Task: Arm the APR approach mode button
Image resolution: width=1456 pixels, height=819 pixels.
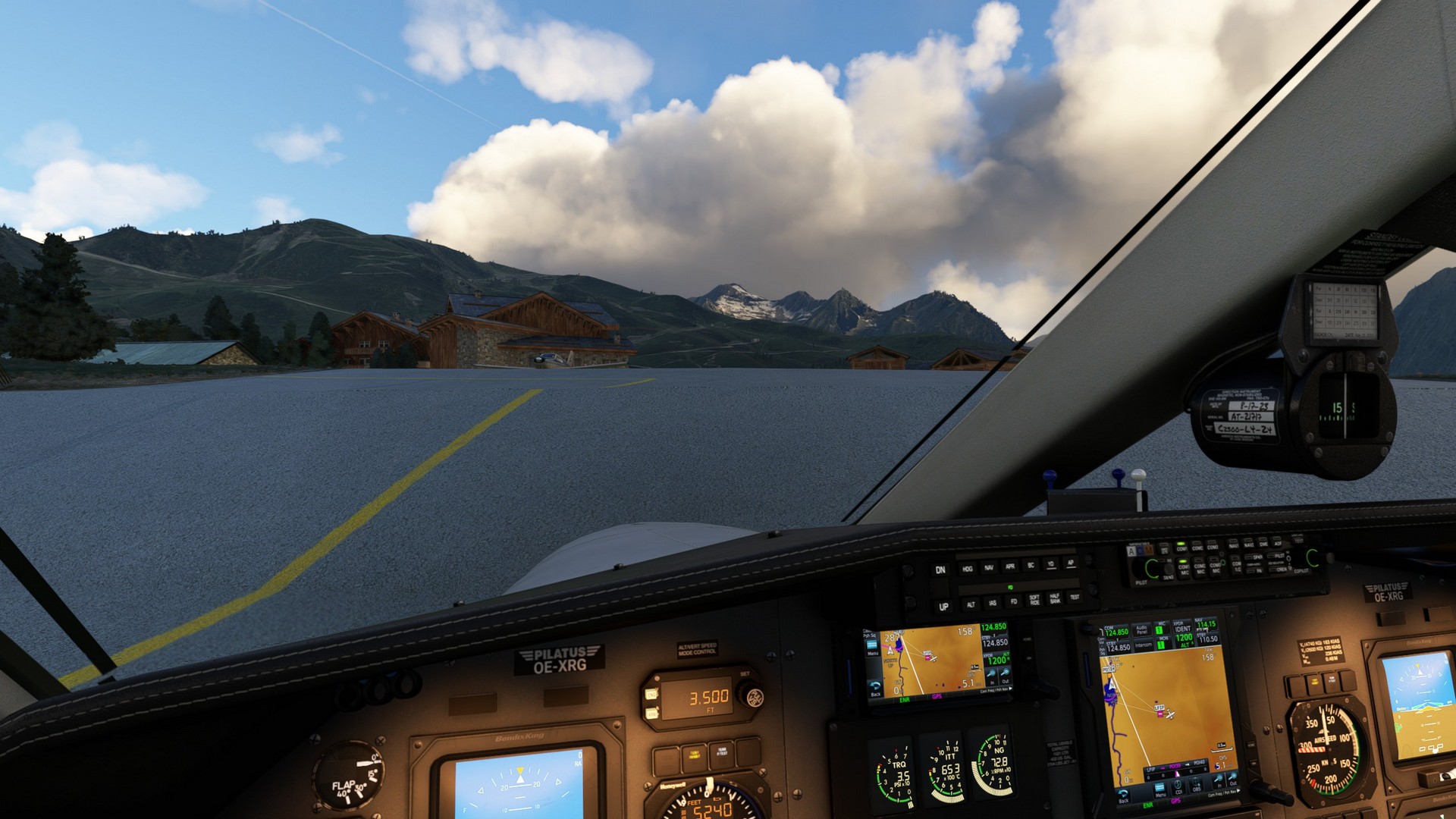Action: pos(1009,566)
